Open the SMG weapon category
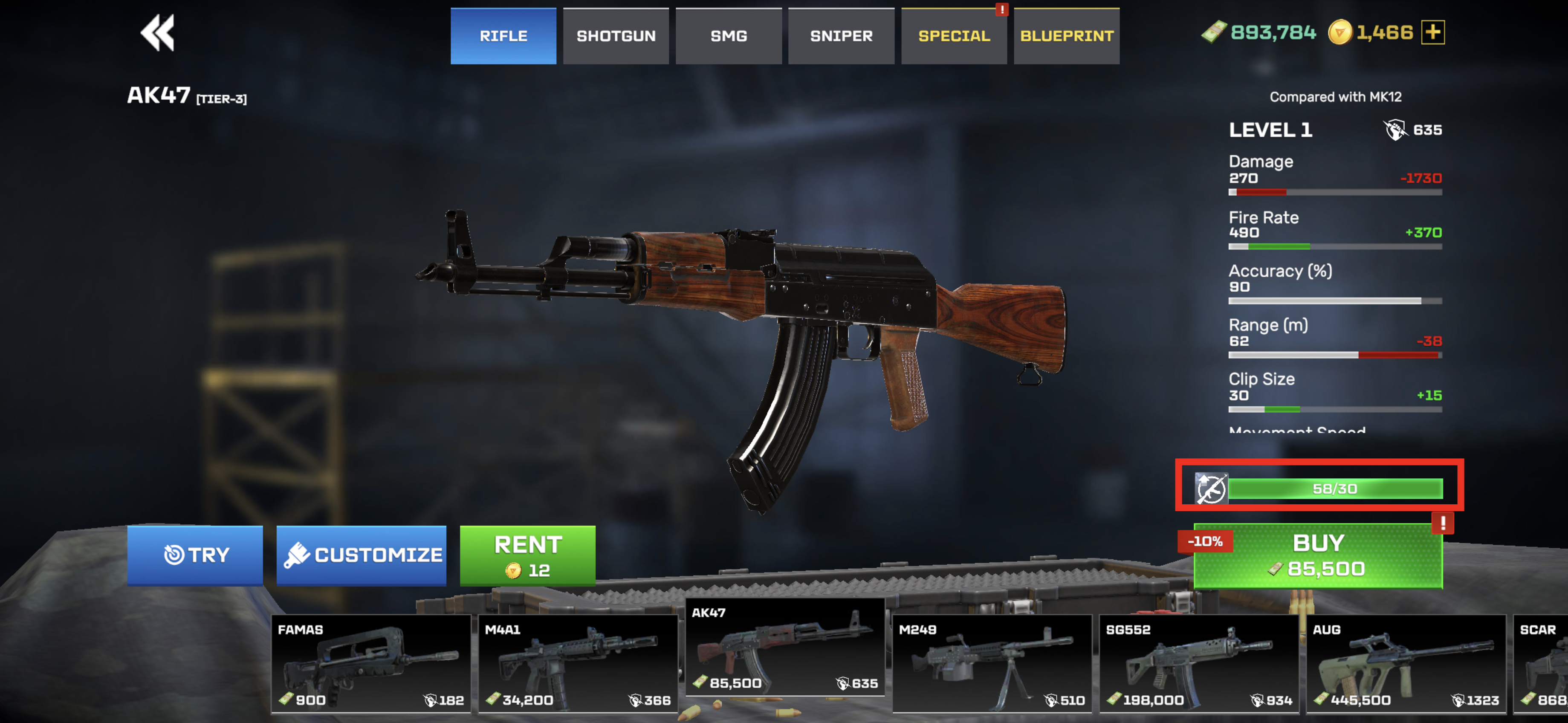The height and width of the screenshot is (723, 1568). (x=728, y=36)
